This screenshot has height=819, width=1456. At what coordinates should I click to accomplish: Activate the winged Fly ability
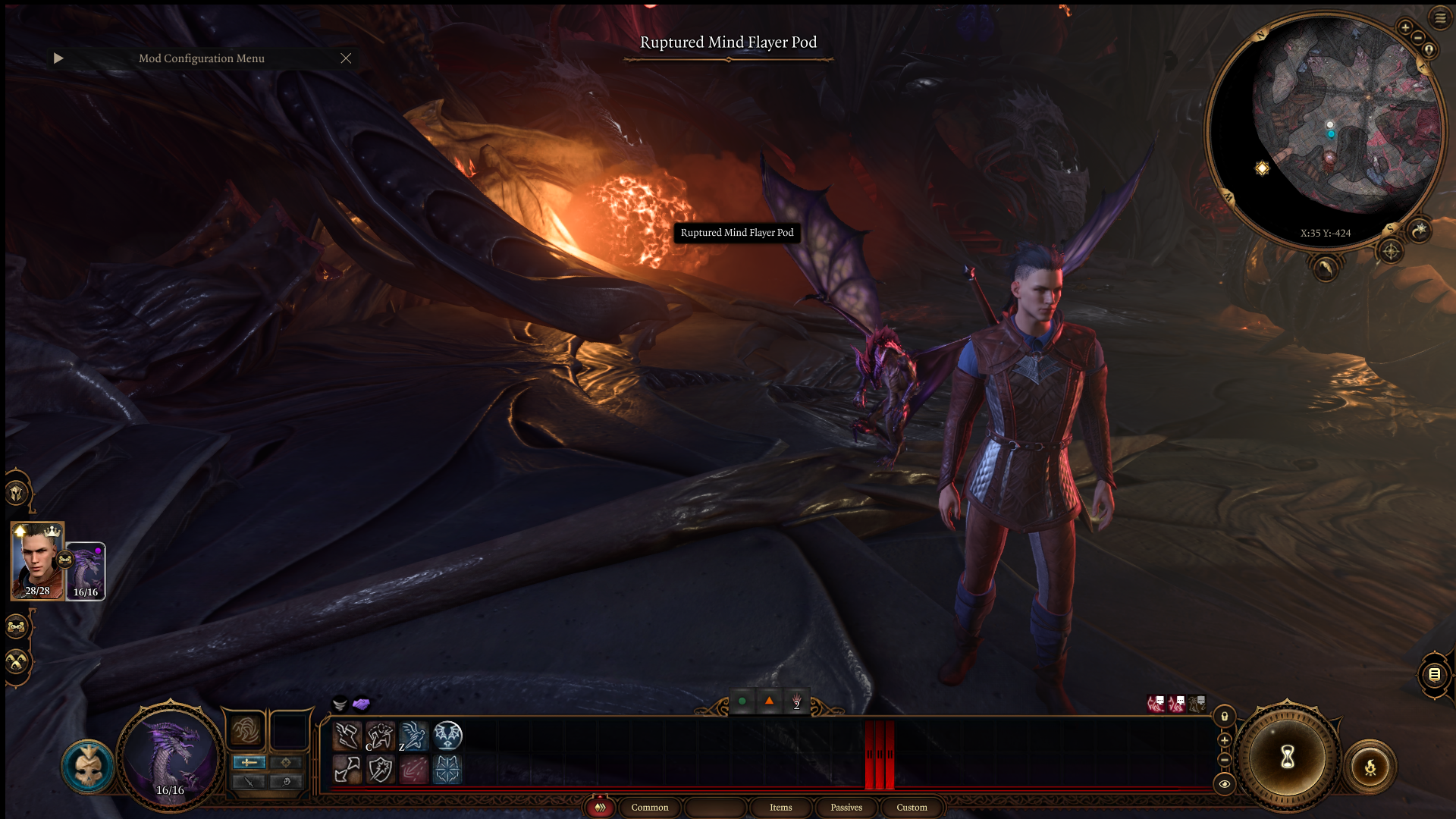447,736
